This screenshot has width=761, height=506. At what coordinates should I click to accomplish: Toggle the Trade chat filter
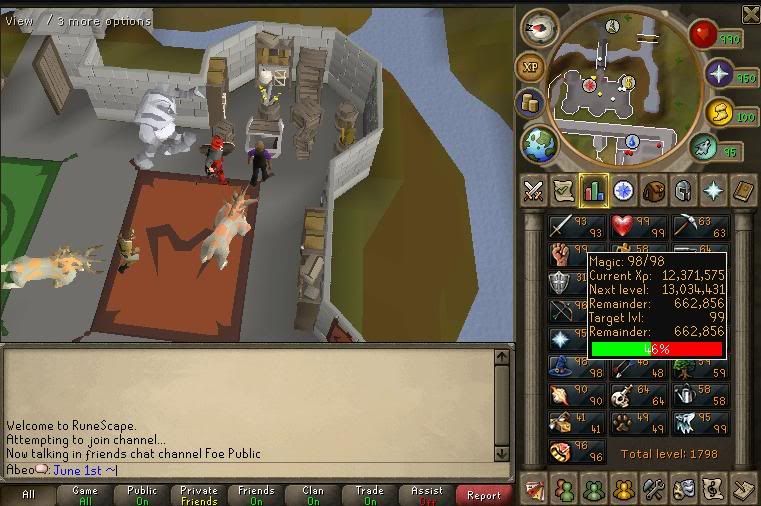[x=369, y=495]
